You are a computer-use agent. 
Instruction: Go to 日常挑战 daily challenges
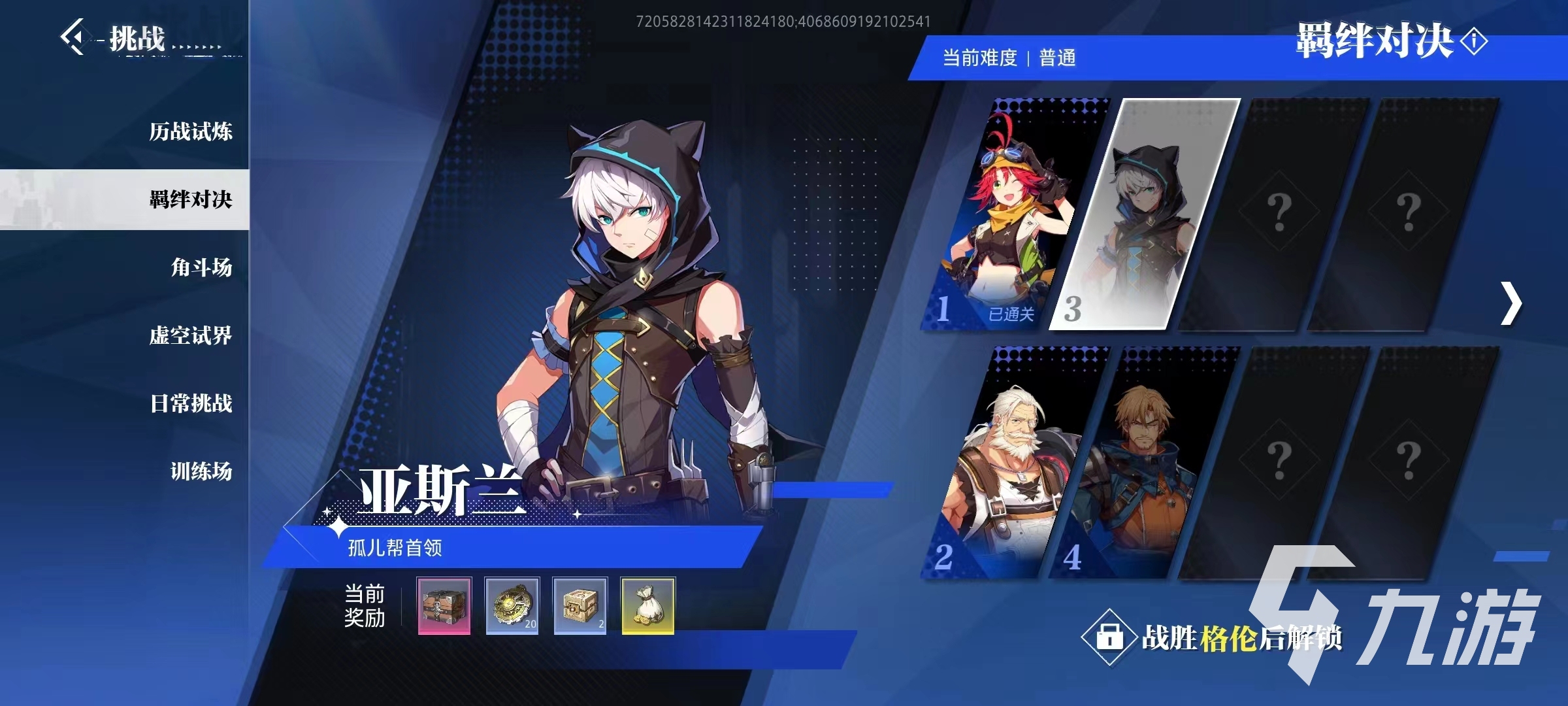(x=190, y=403)
